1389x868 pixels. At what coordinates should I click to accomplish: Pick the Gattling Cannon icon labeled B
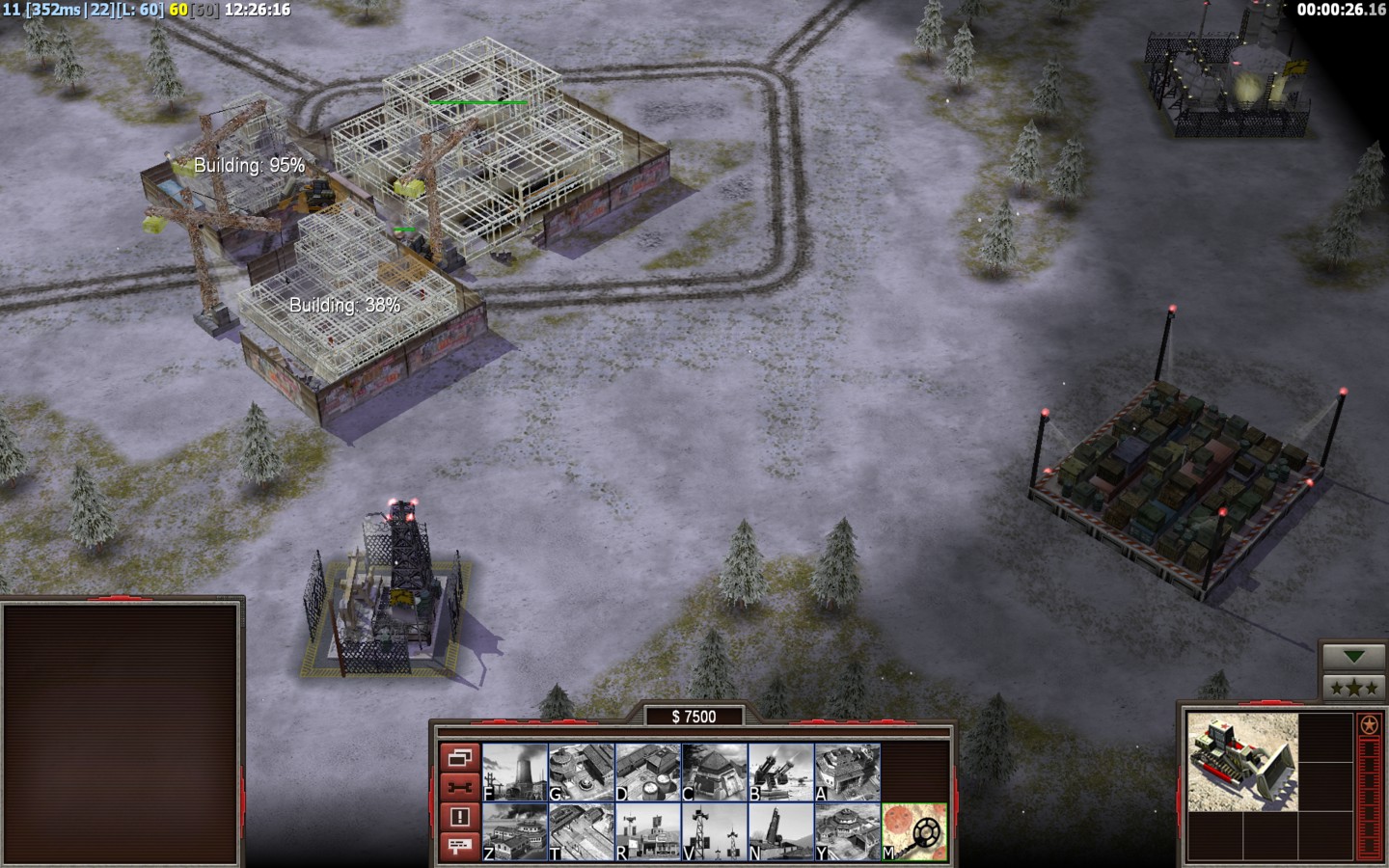click(x=781, y=773)
